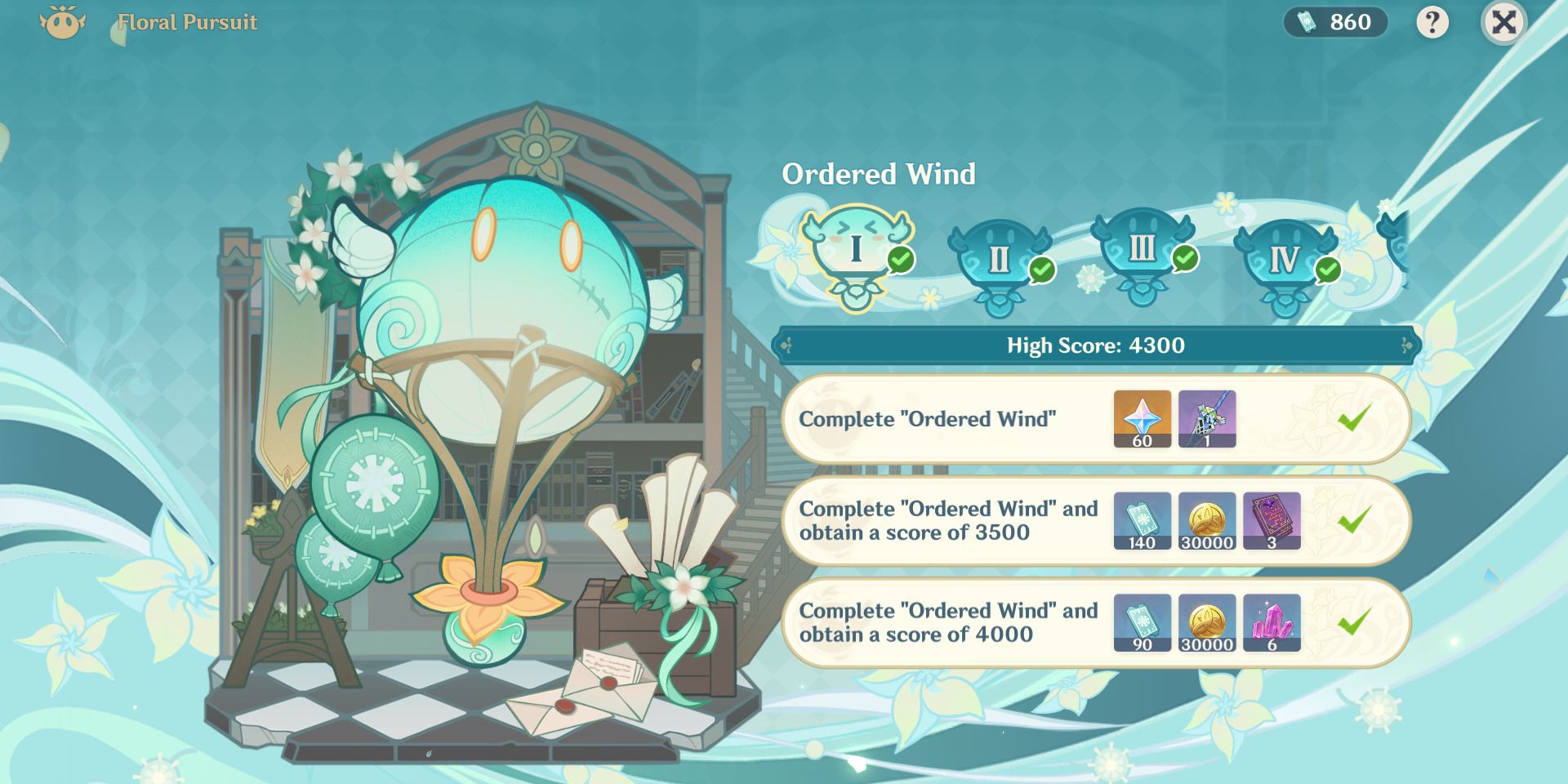
Task: Select the weapon reward icon next to Primogems
Action: tap(1207, 419)
